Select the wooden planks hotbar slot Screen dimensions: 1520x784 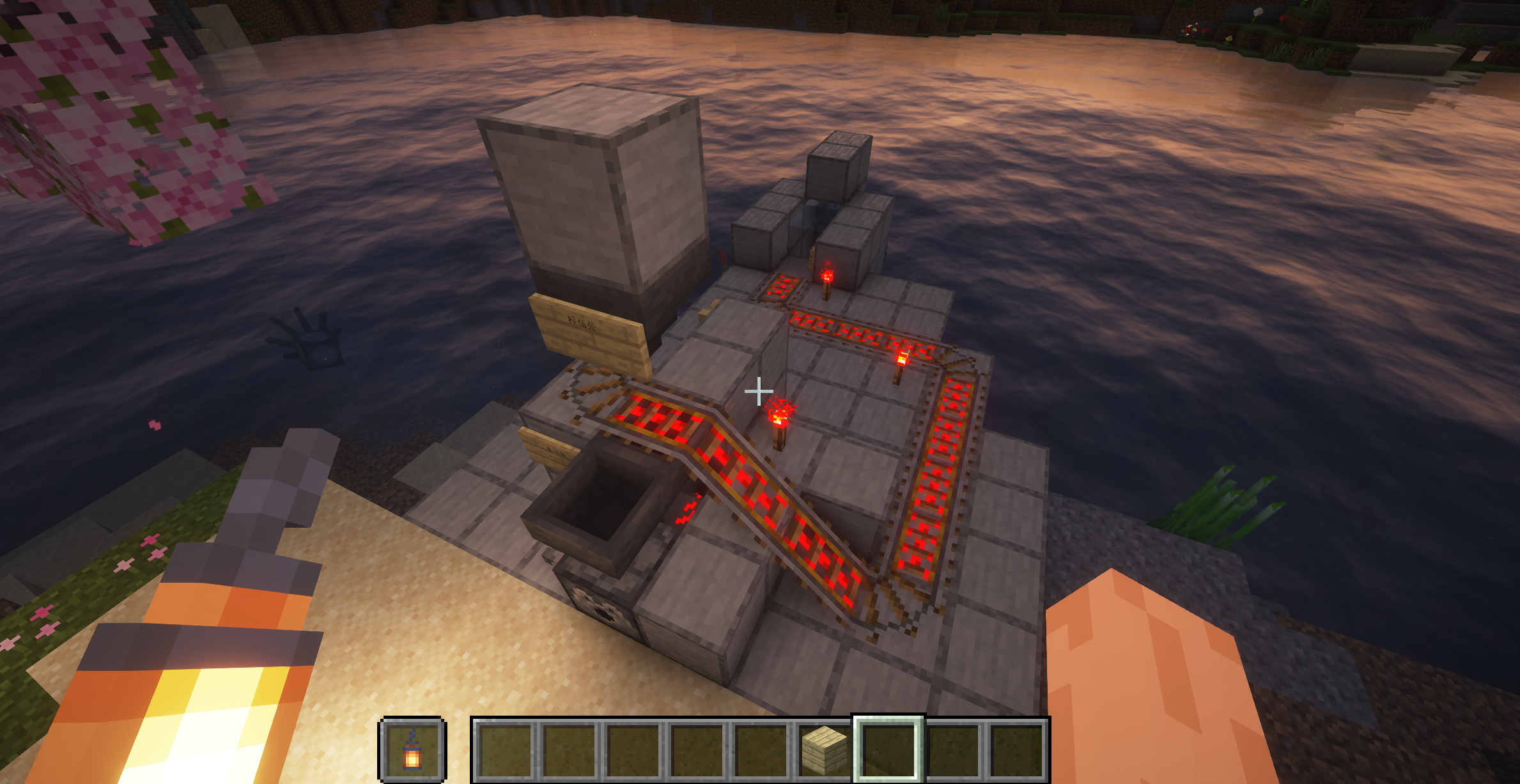point(824,749)
